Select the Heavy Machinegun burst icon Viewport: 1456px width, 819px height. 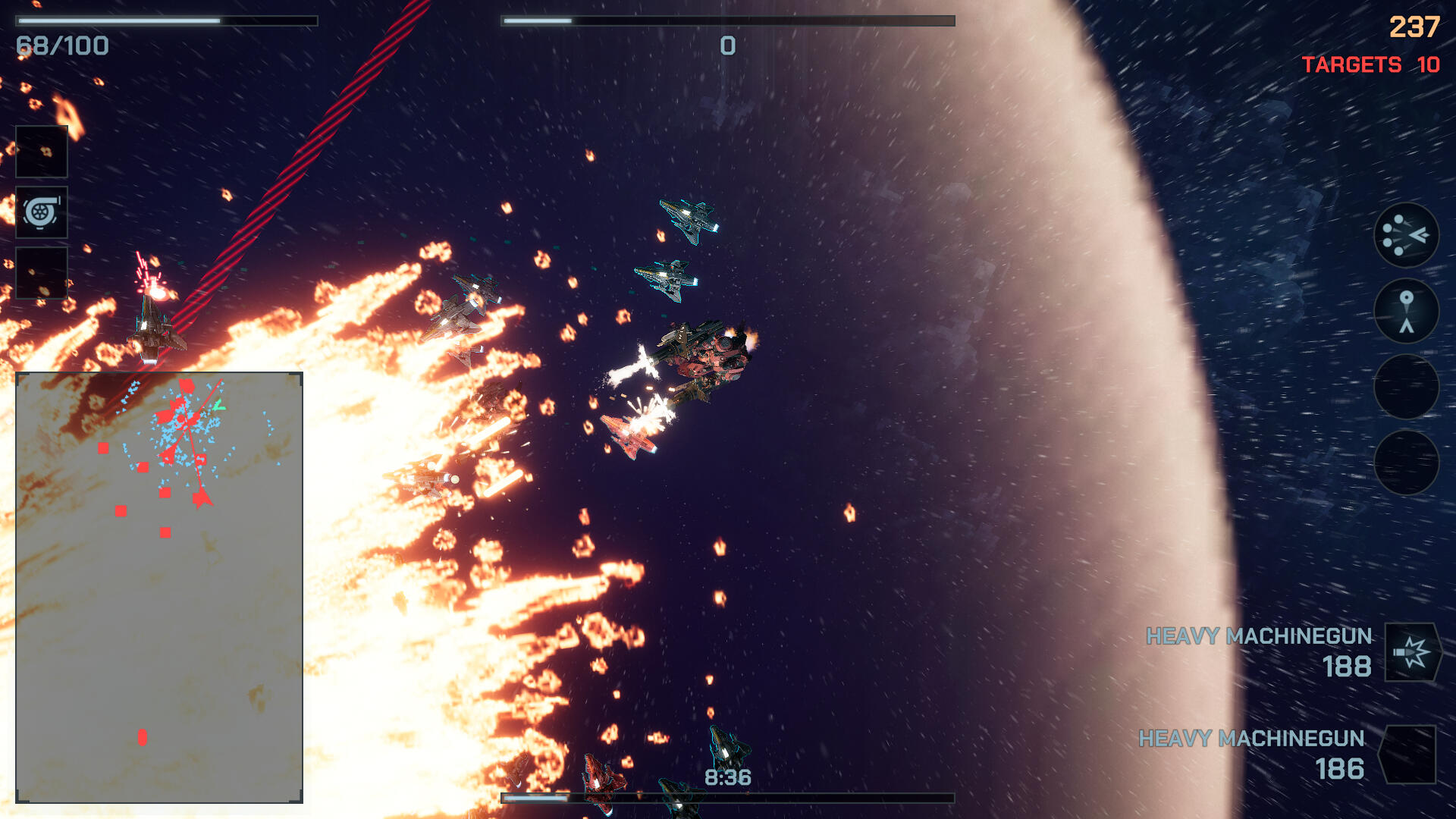(x=1412, y=652)
